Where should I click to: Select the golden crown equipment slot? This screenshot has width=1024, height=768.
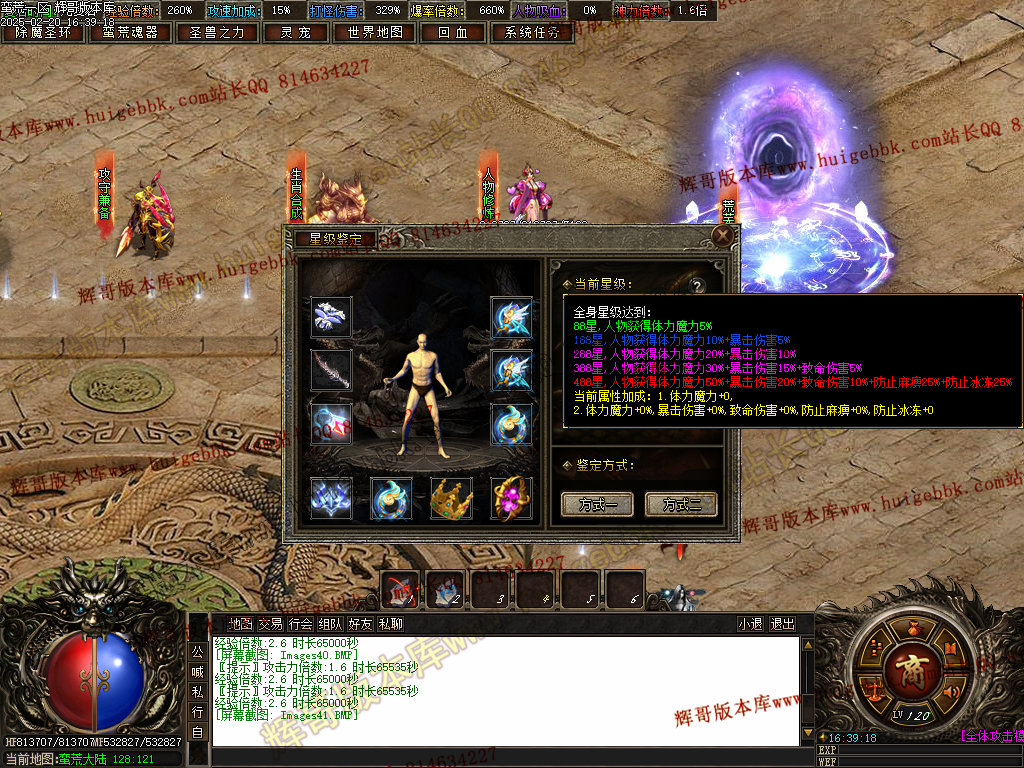pyautogui.click(x=451, y=498)
